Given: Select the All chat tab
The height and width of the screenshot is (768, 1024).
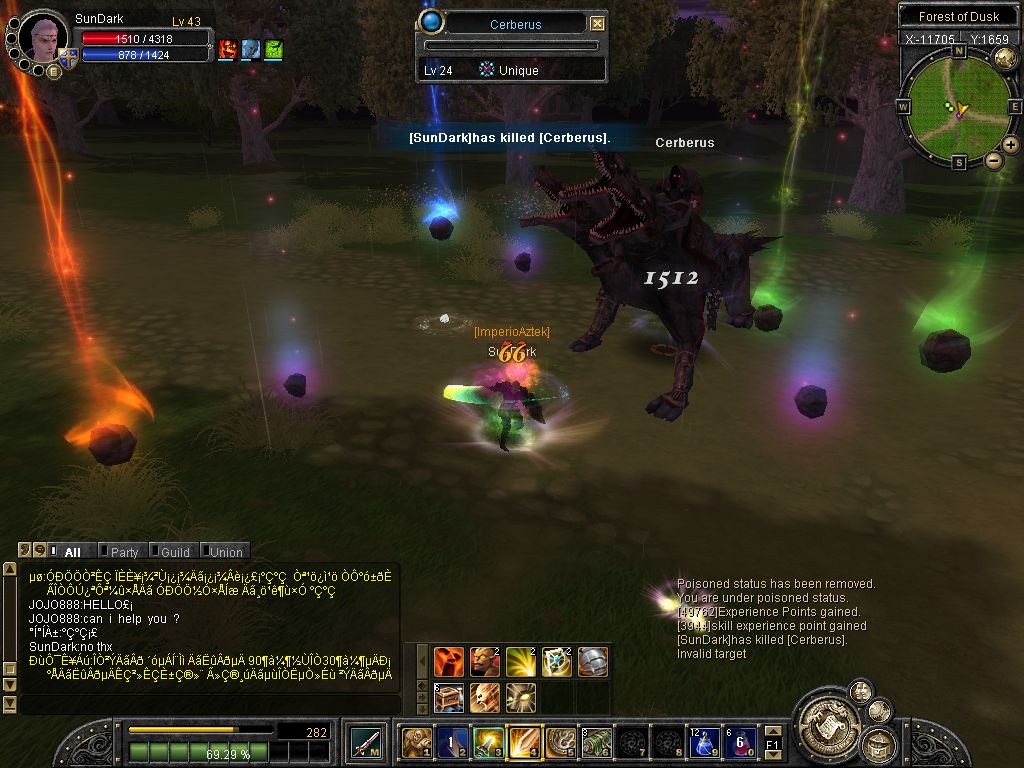Looking at the screenshot, I should tap(72, 551).
